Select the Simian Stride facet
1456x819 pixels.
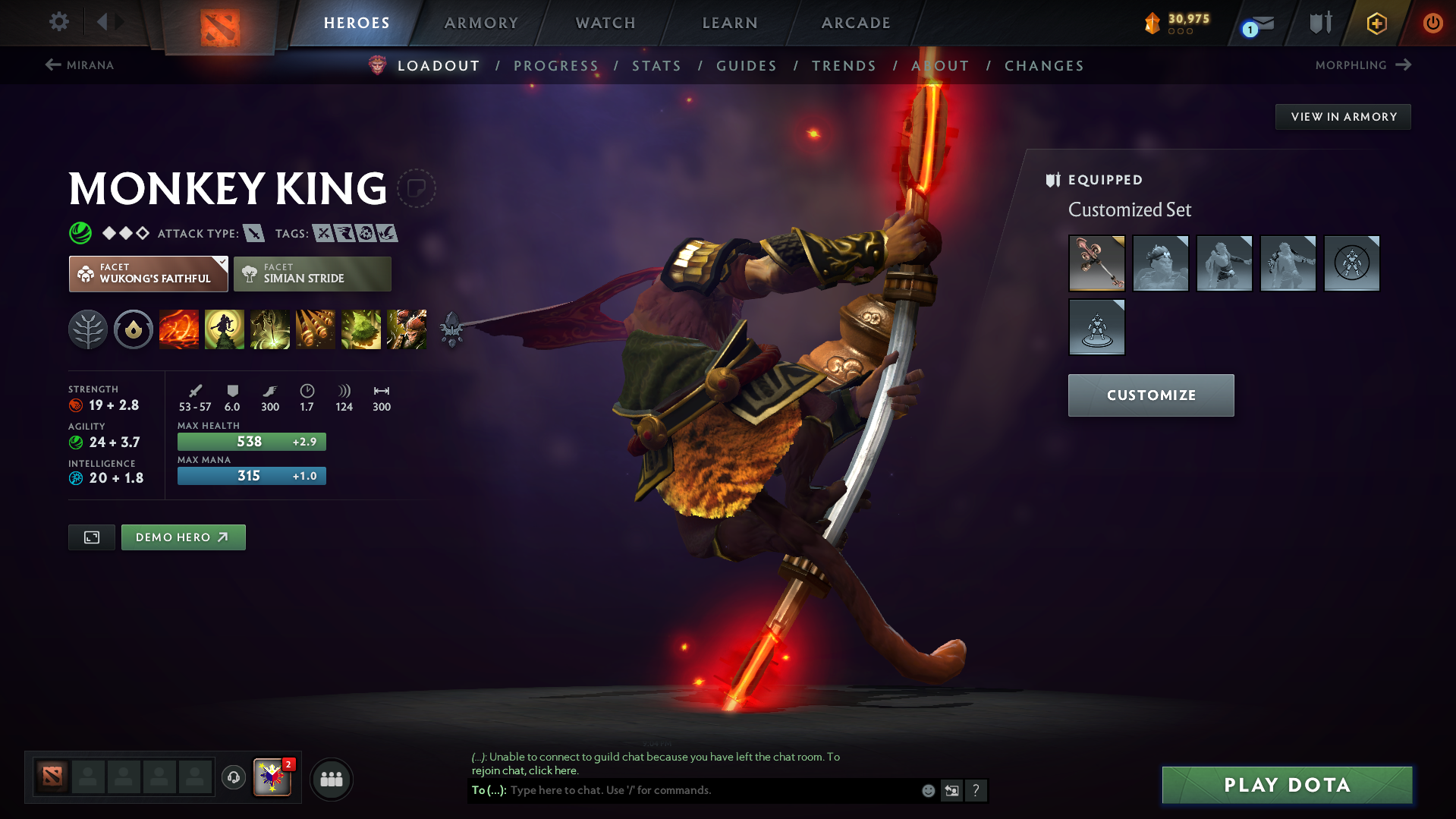point(312,273)
